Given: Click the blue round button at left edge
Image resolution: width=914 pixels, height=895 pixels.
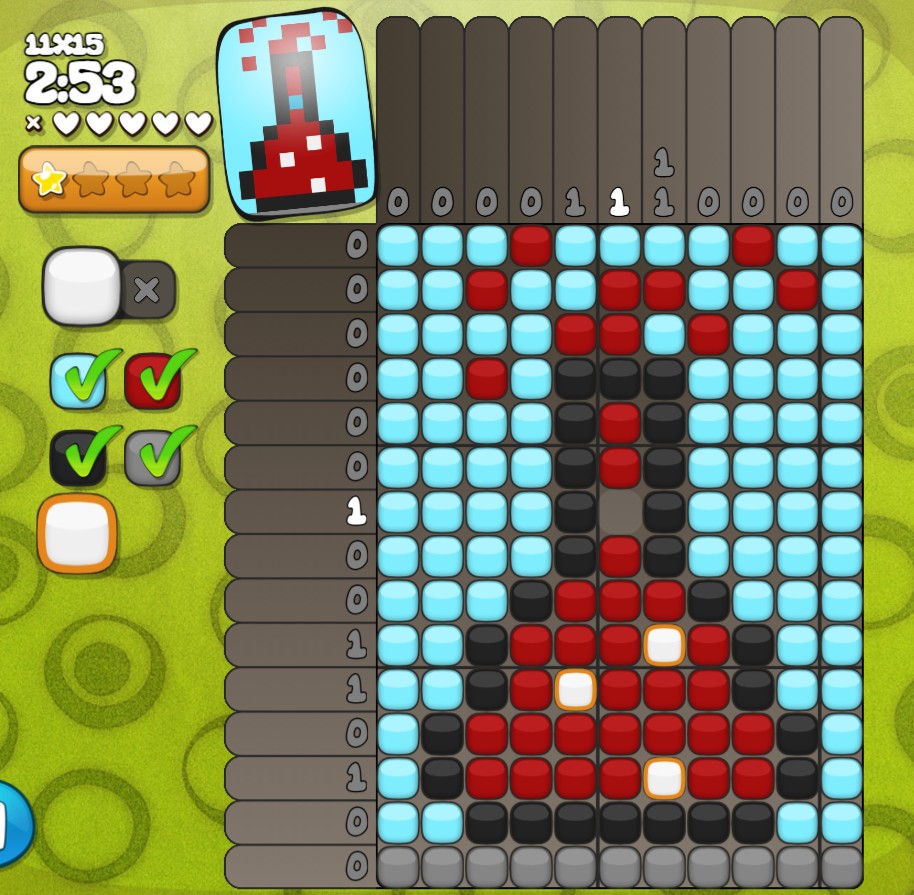Looking at the screenshot, I should click(14, 822).
